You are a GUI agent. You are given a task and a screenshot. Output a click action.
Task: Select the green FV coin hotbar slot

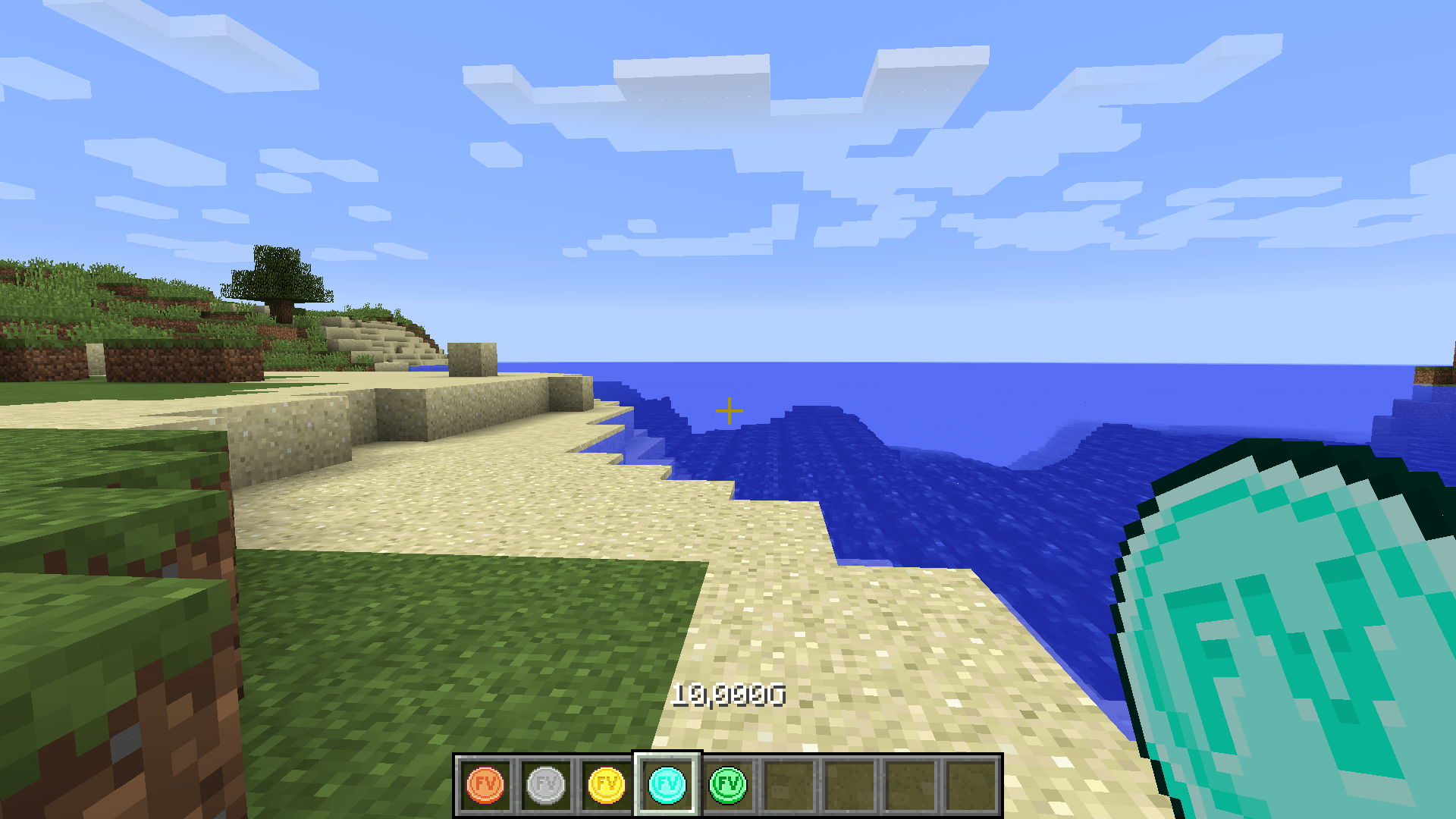tap(728, 785)
